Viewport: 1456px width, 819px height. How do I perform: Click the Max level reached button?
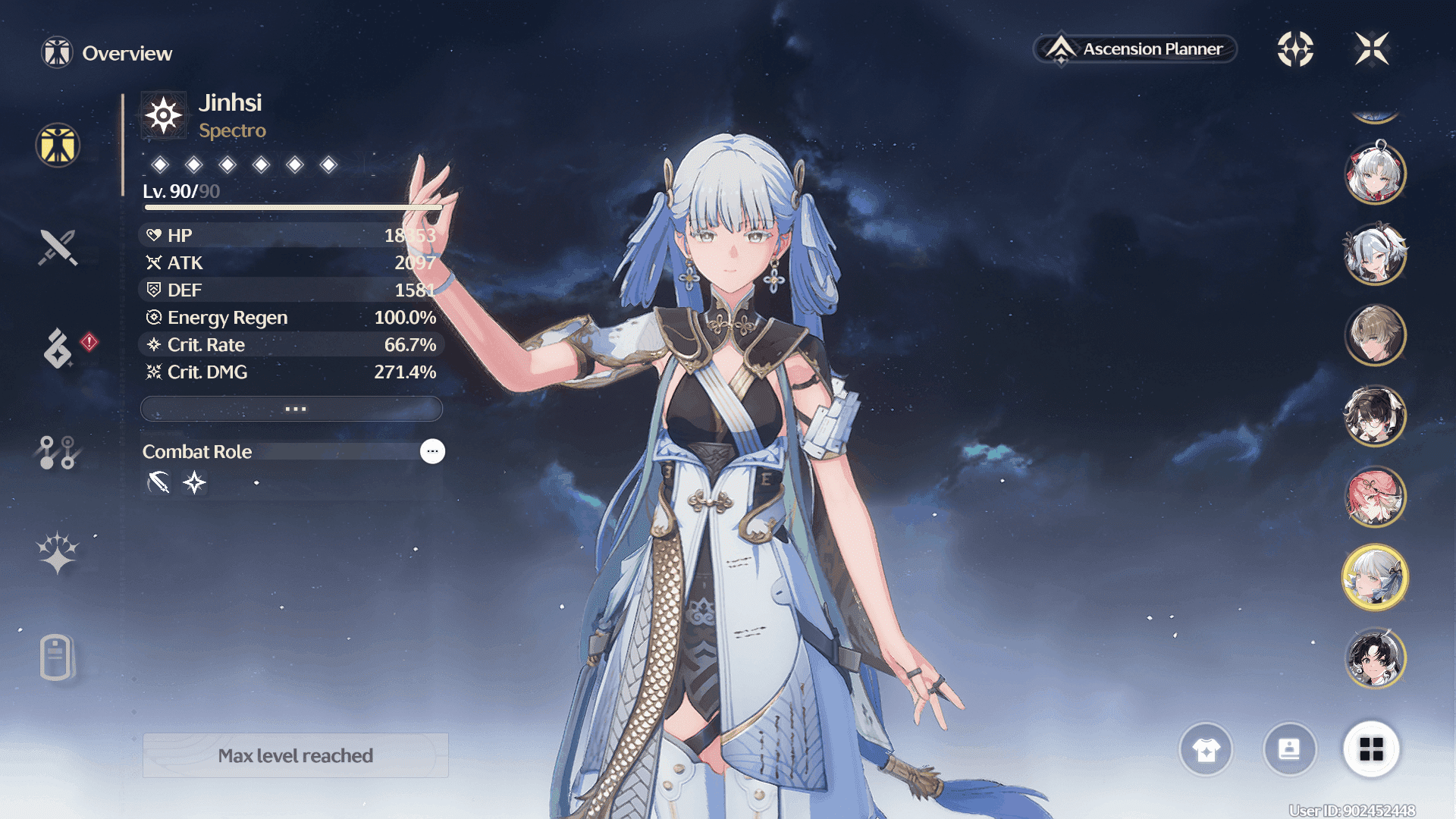click(296, 755)
